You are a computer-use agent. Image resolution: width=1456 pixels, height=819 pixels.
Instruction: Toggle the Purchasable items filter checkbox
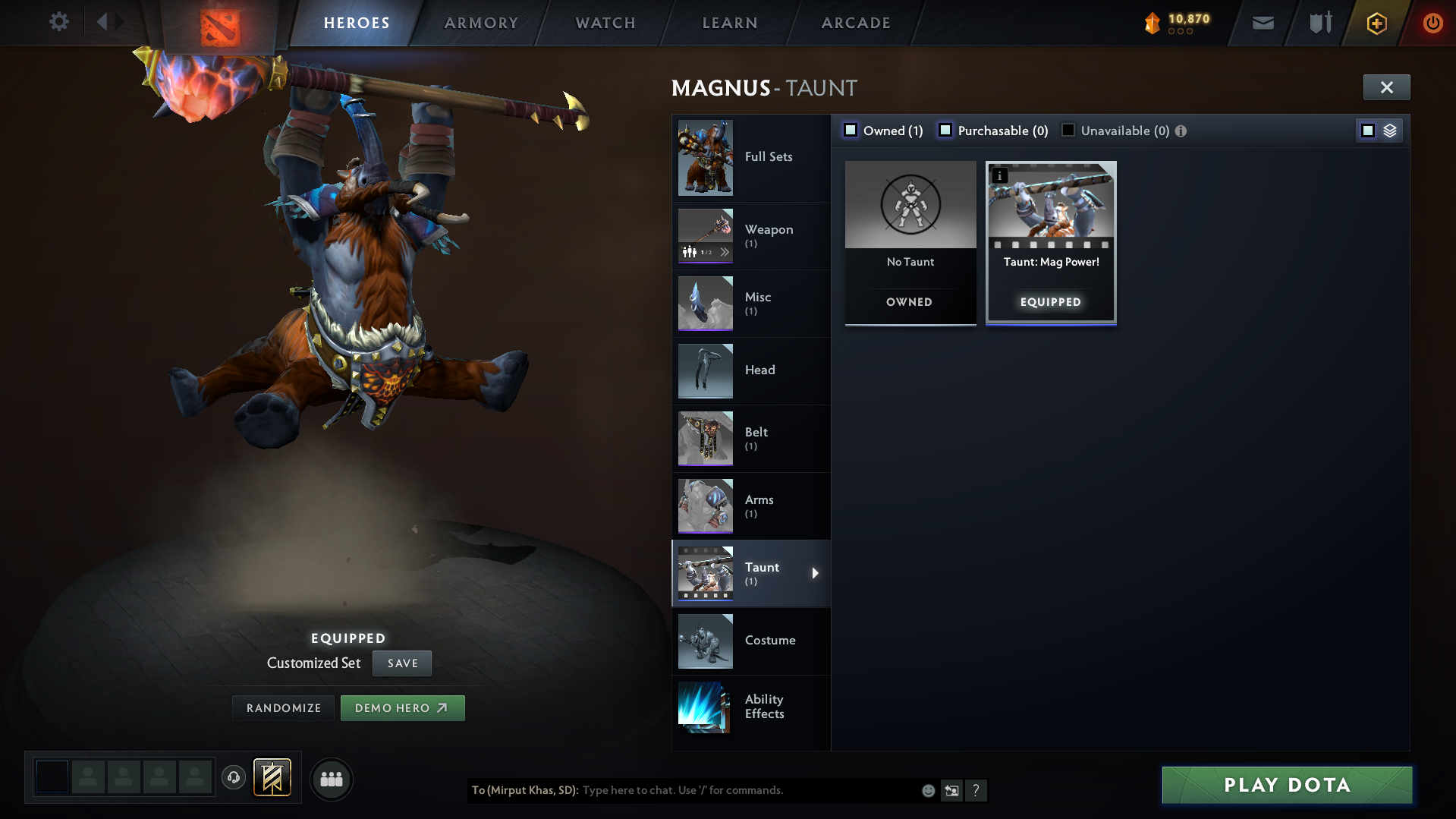[945, 130]
